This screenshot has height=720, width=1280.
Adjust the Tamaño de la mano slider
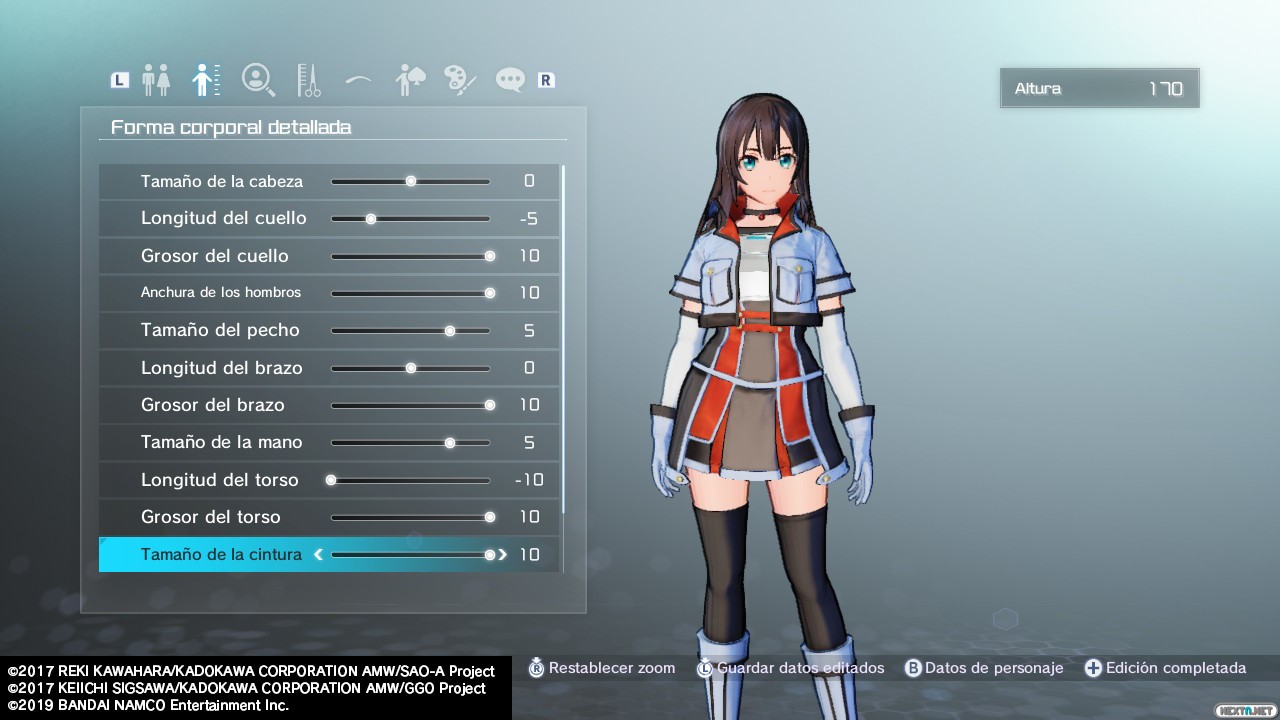click(450, 442)
